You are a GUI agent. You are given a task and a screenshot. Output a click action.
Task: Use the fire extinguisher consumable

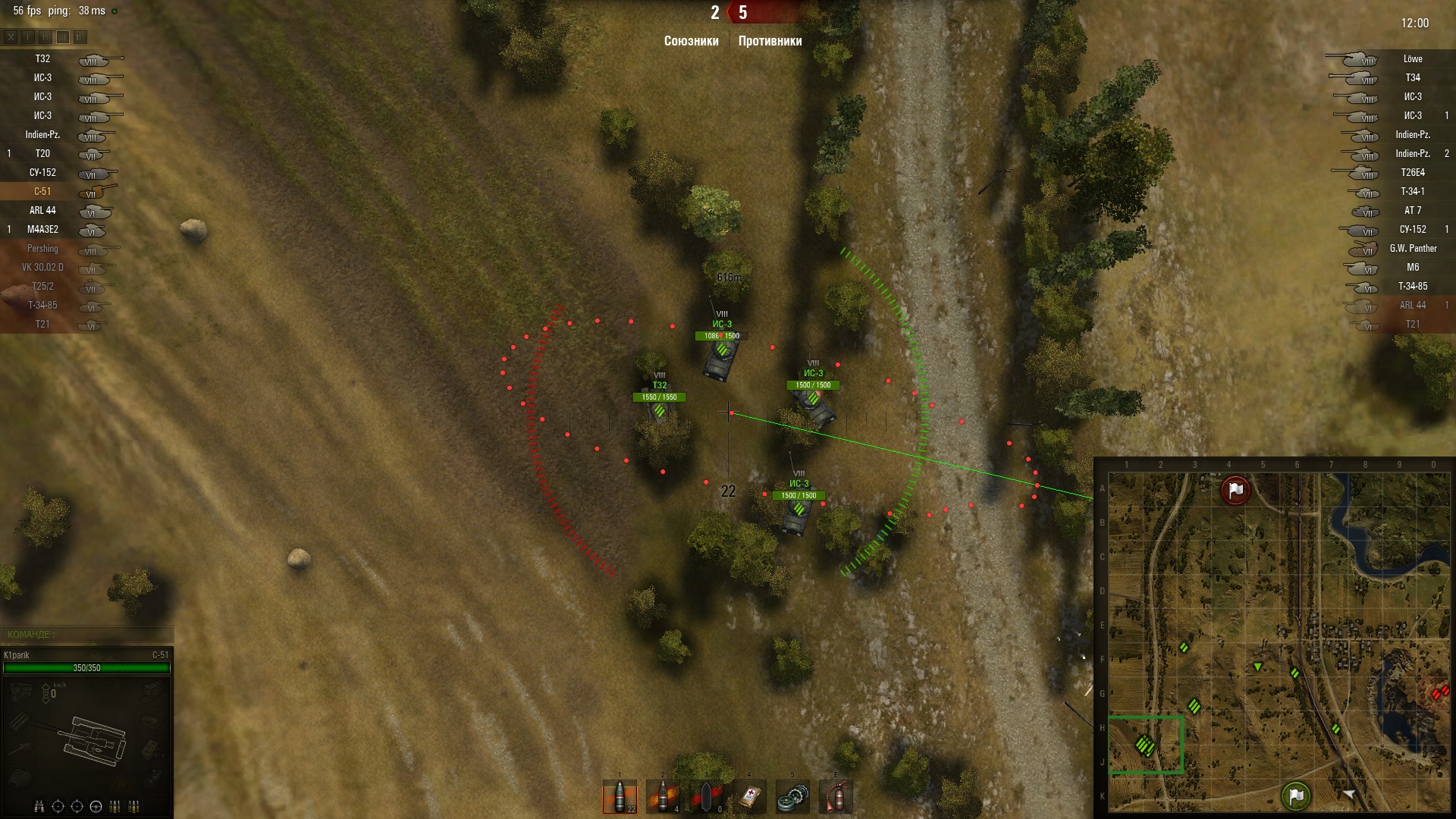click(836, 797)
